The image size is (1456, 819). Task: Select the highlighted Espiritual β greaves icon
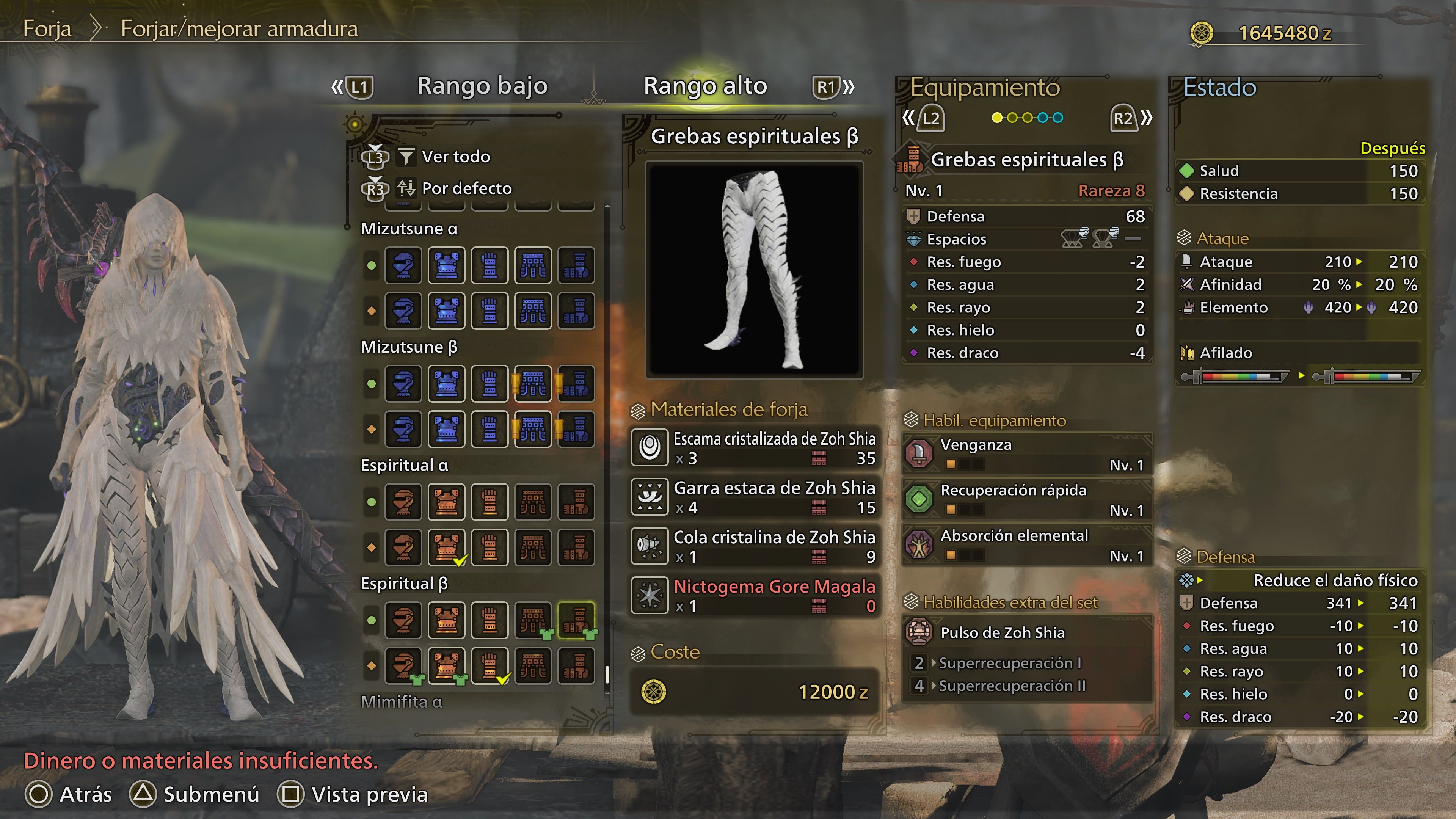(x=576, y=620)
